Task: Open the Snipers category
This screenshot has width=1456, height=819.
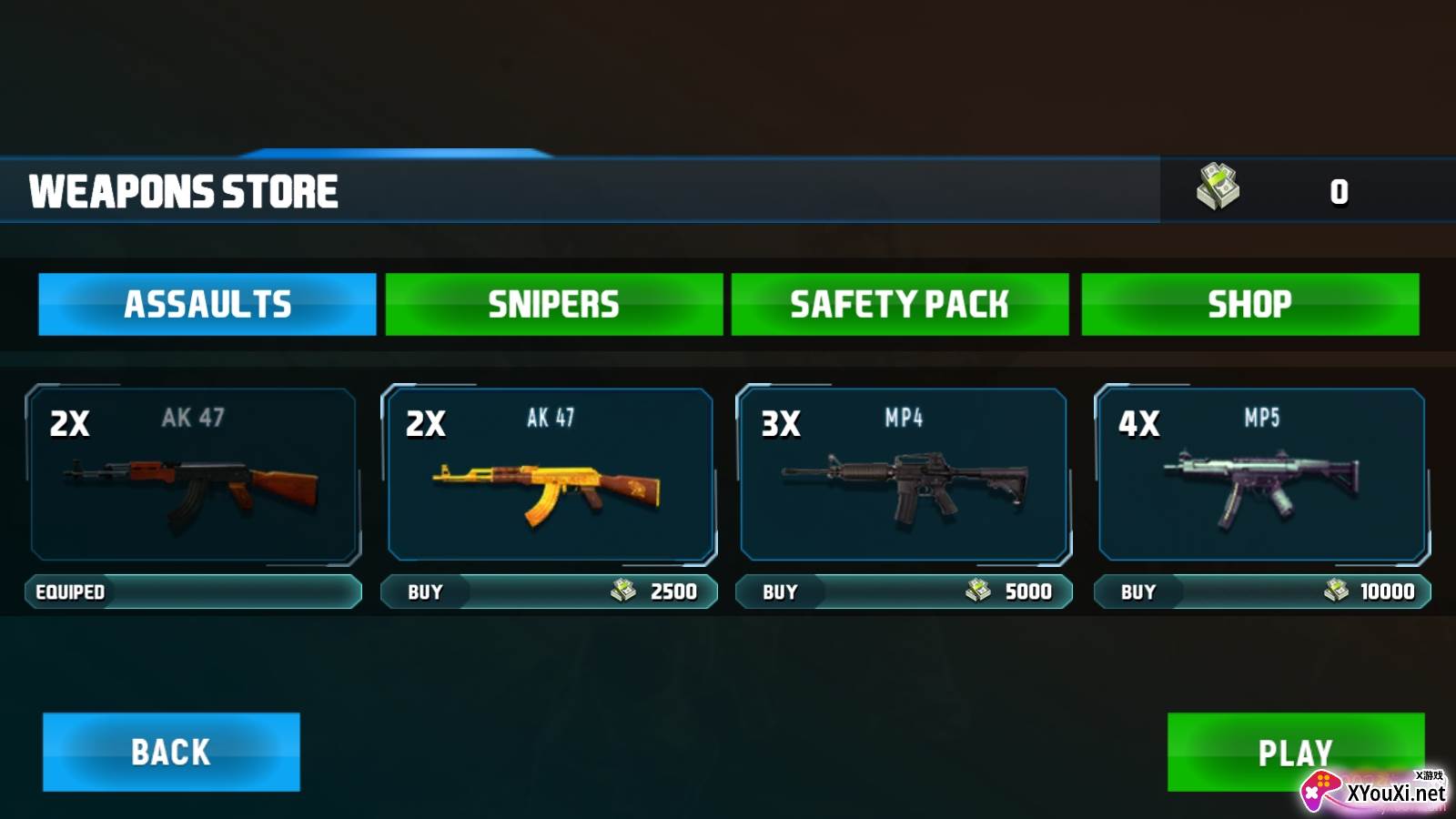Action: 553,304
